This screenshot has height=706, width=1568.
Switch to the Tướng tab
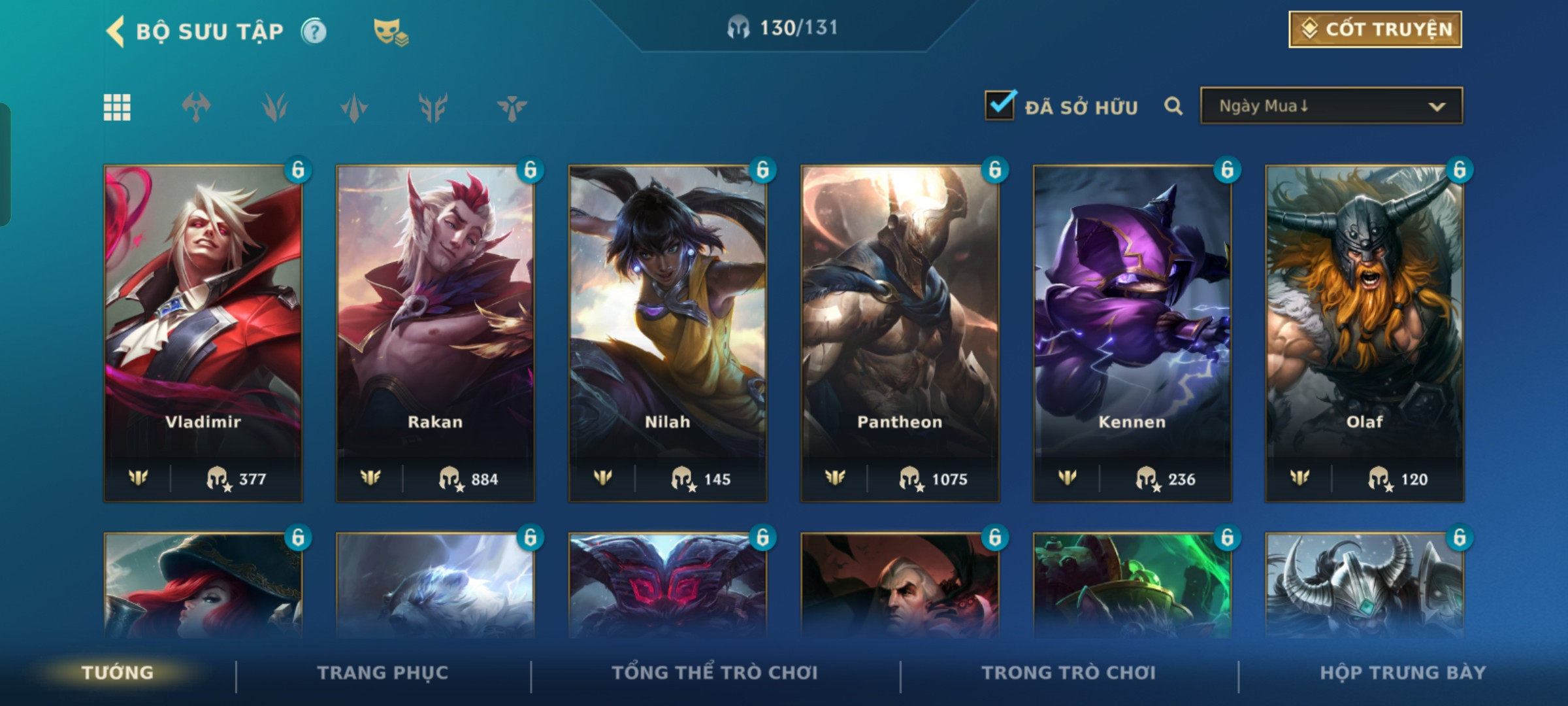click(118, 673)
